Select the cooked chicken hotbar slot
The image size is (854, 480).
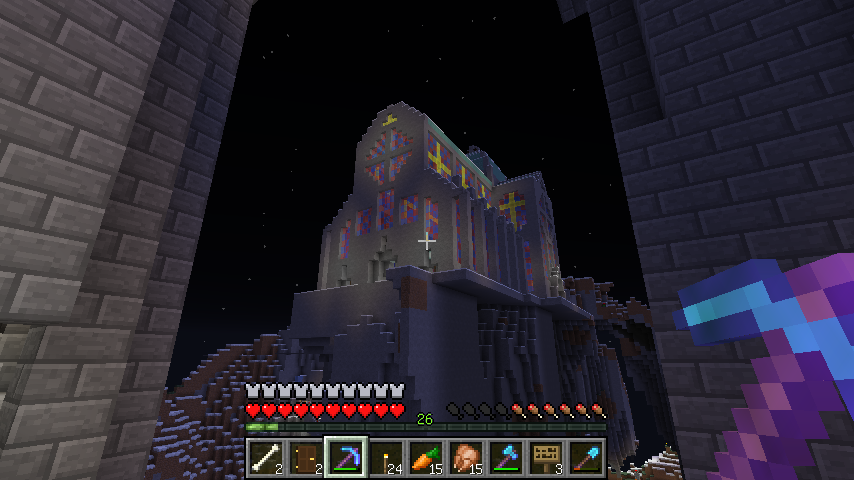(466, 457)
